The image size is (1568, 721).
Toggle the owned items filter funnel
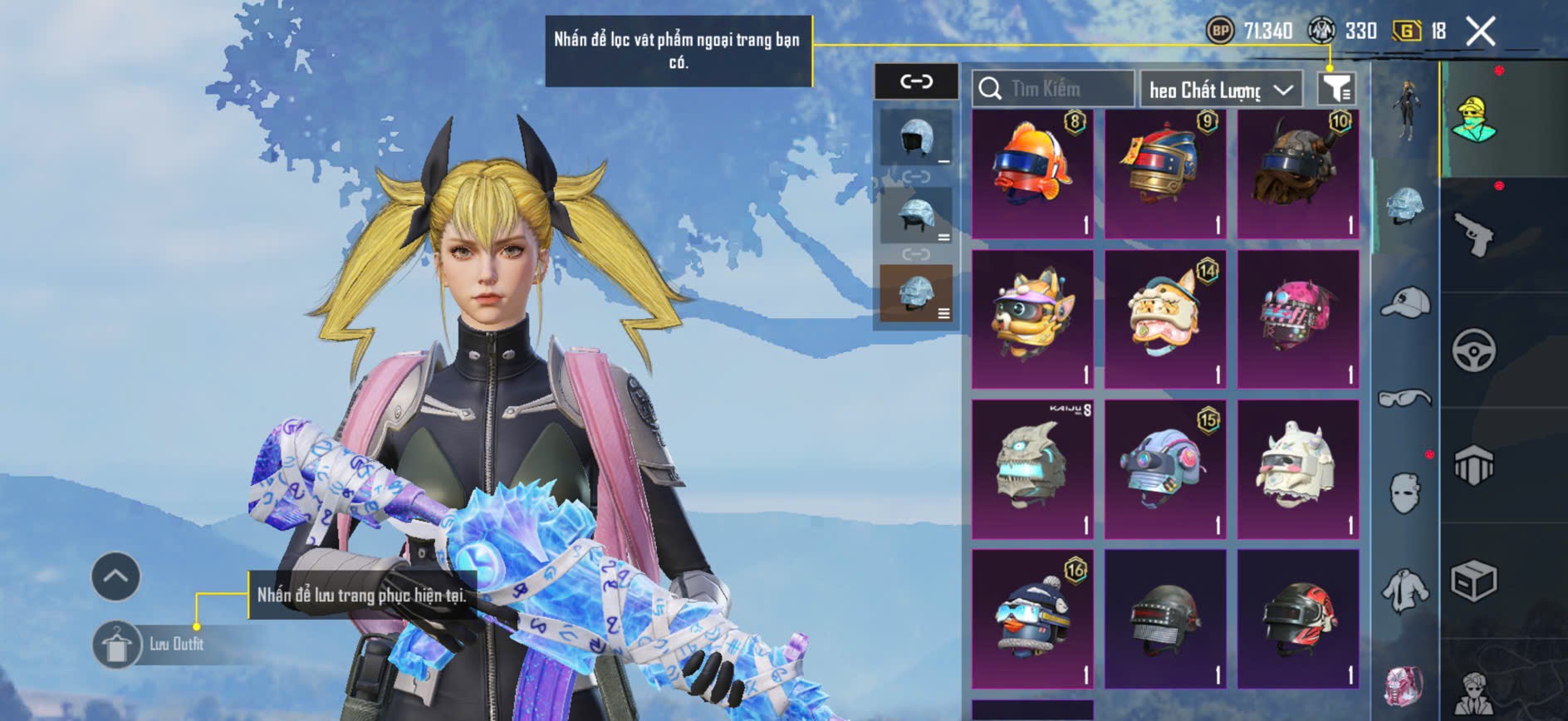point(1336,88)
